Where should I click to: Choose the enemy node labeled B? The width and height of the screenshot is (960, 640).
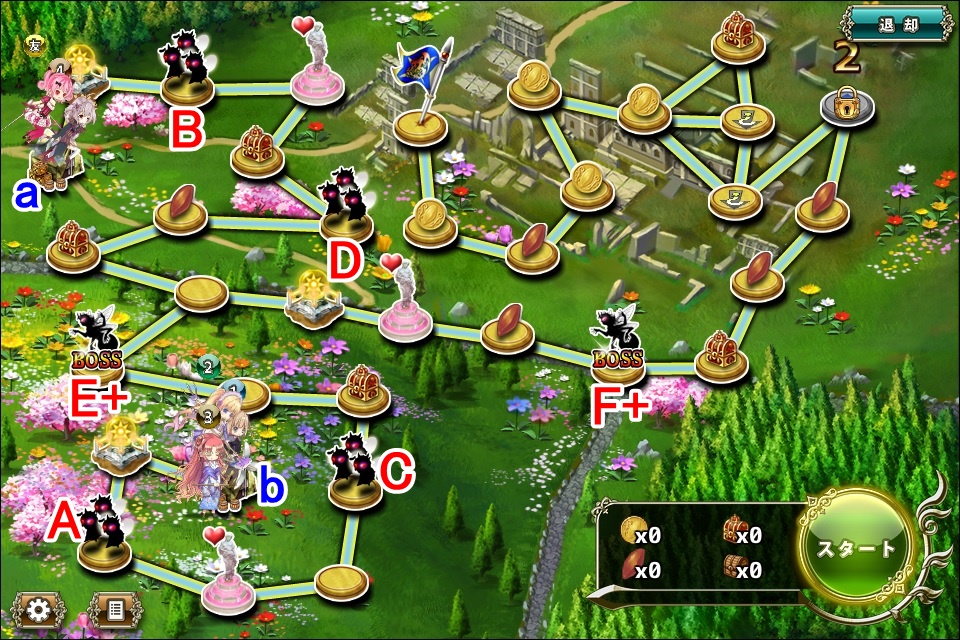pos(187,73)
